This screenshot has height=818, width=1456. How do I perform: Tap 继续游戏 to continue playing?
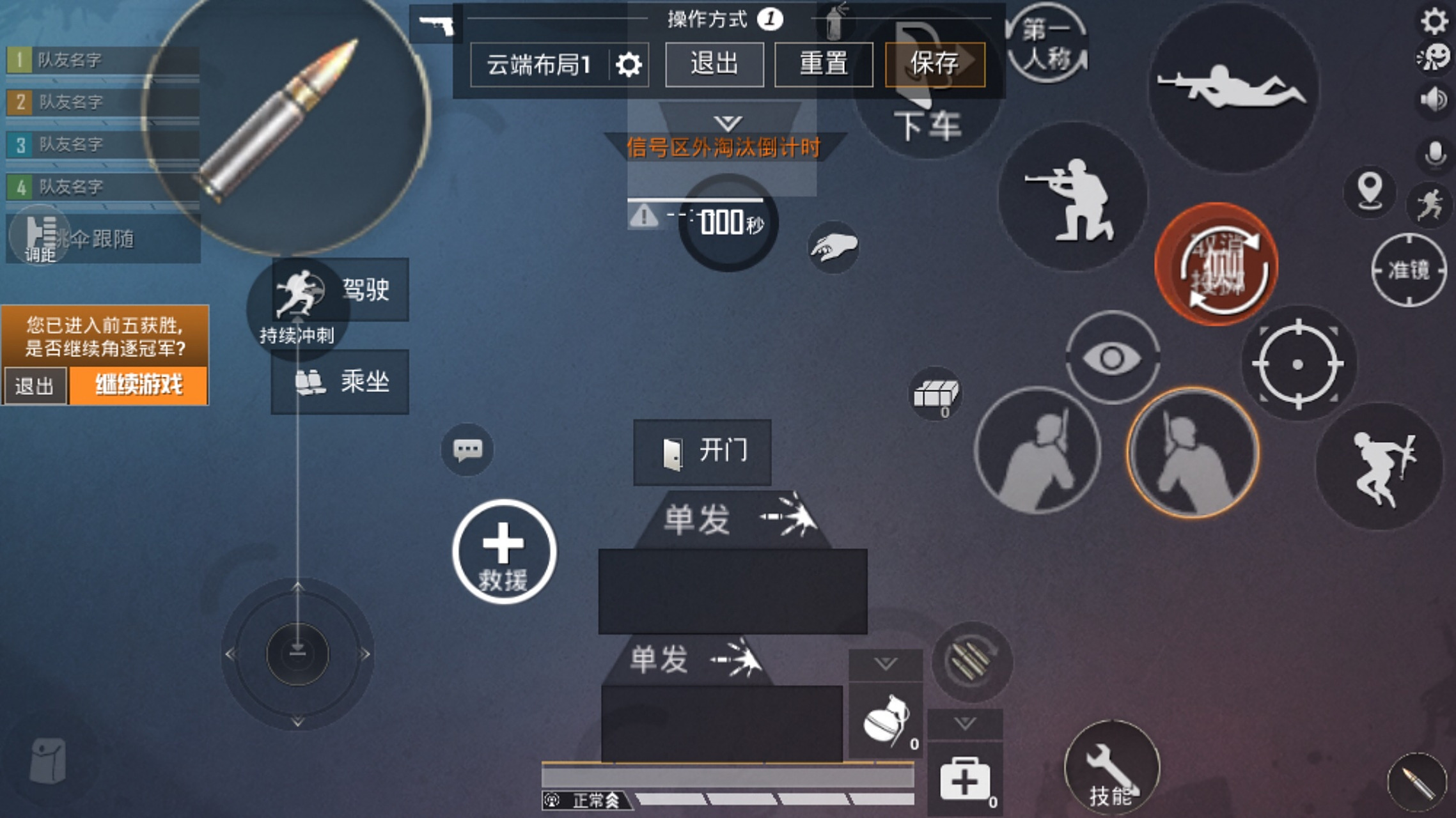pos(140,387)
